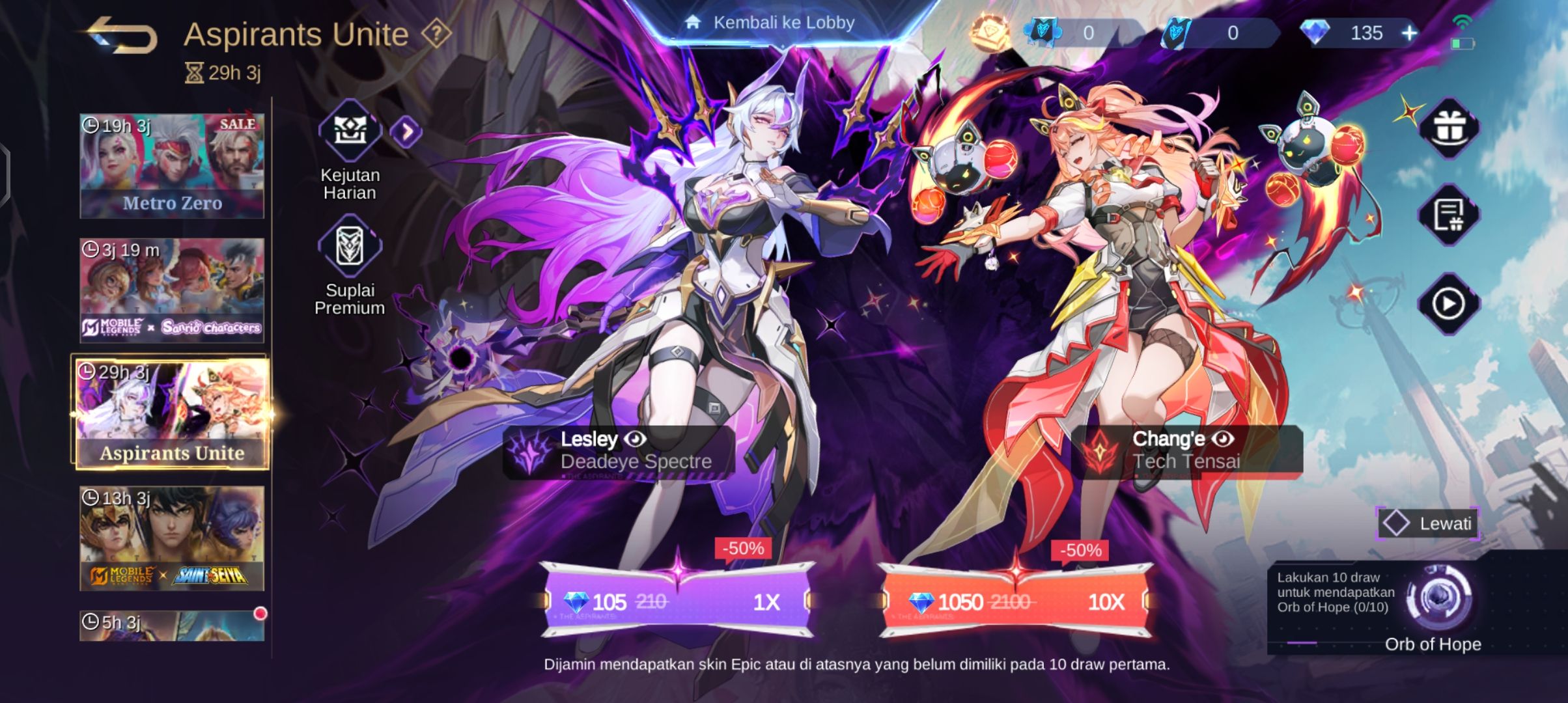Play the skin preview video
1568x703 pixels.
(x=1448, y=304)
